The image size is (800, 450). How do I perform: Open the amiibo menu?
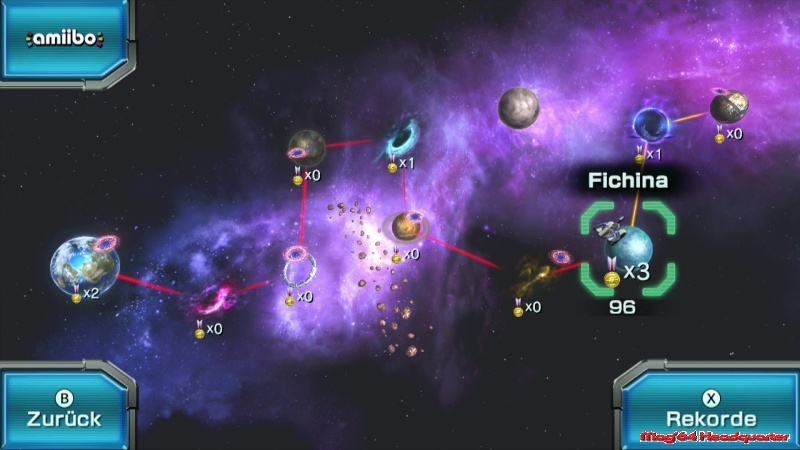pyautogui.click(x=66, y=40)
